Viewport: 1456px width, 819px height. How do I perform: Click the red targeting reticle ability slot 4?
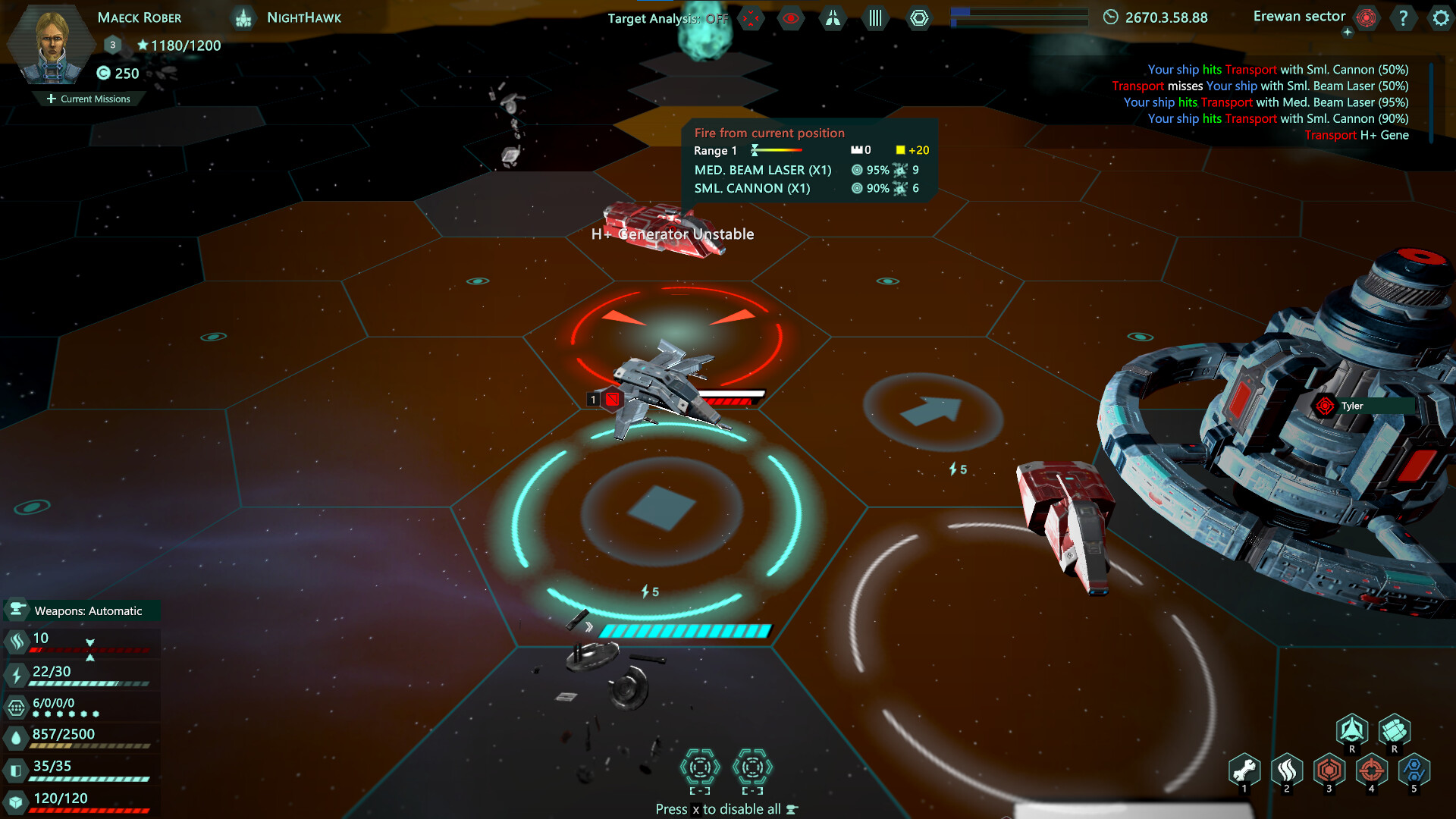pos(1372,771)
